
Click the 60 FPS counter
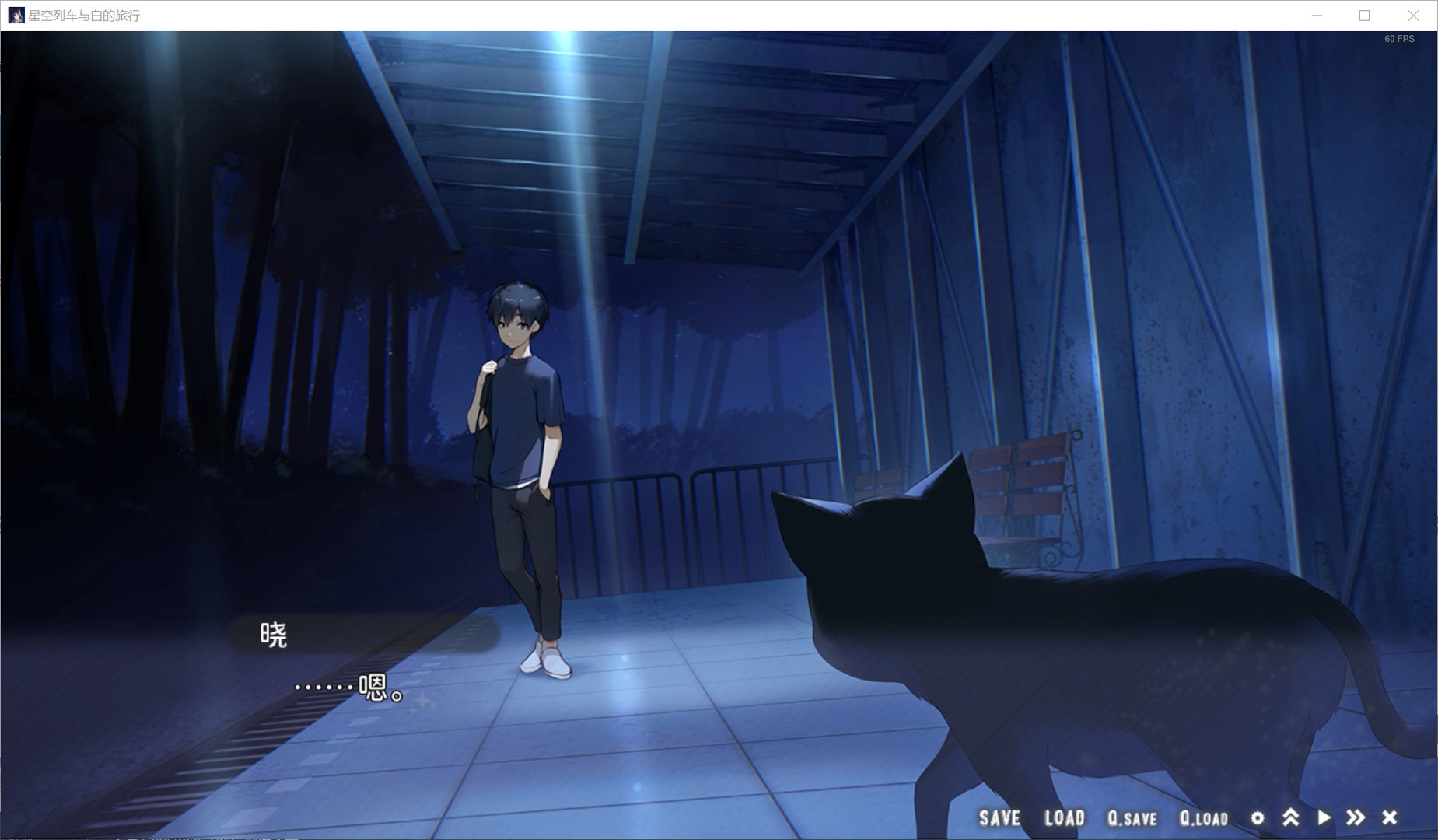tap(1399, 37)
